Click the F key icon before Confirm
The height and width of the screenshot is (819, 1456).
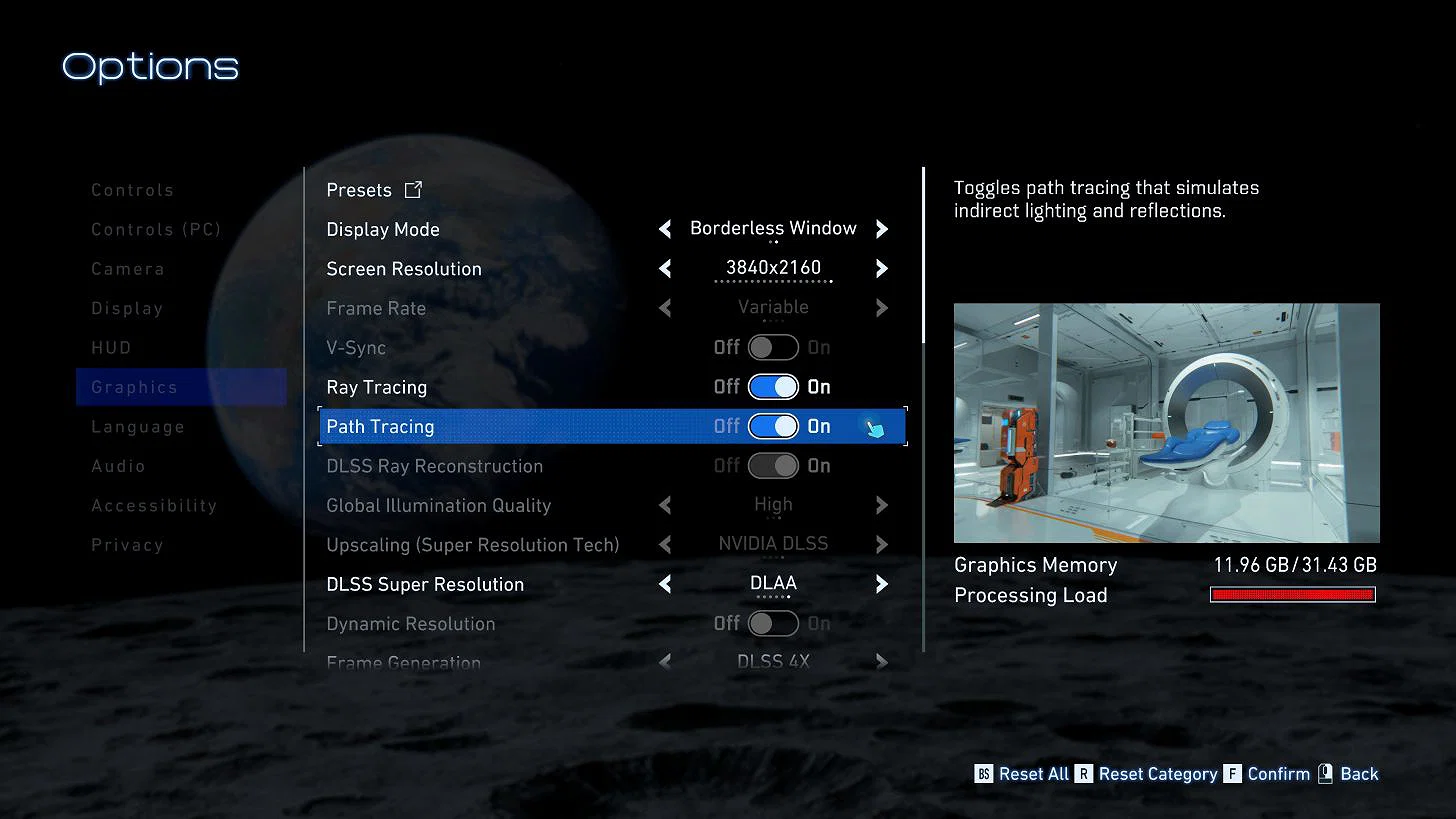pos(1232,773)
